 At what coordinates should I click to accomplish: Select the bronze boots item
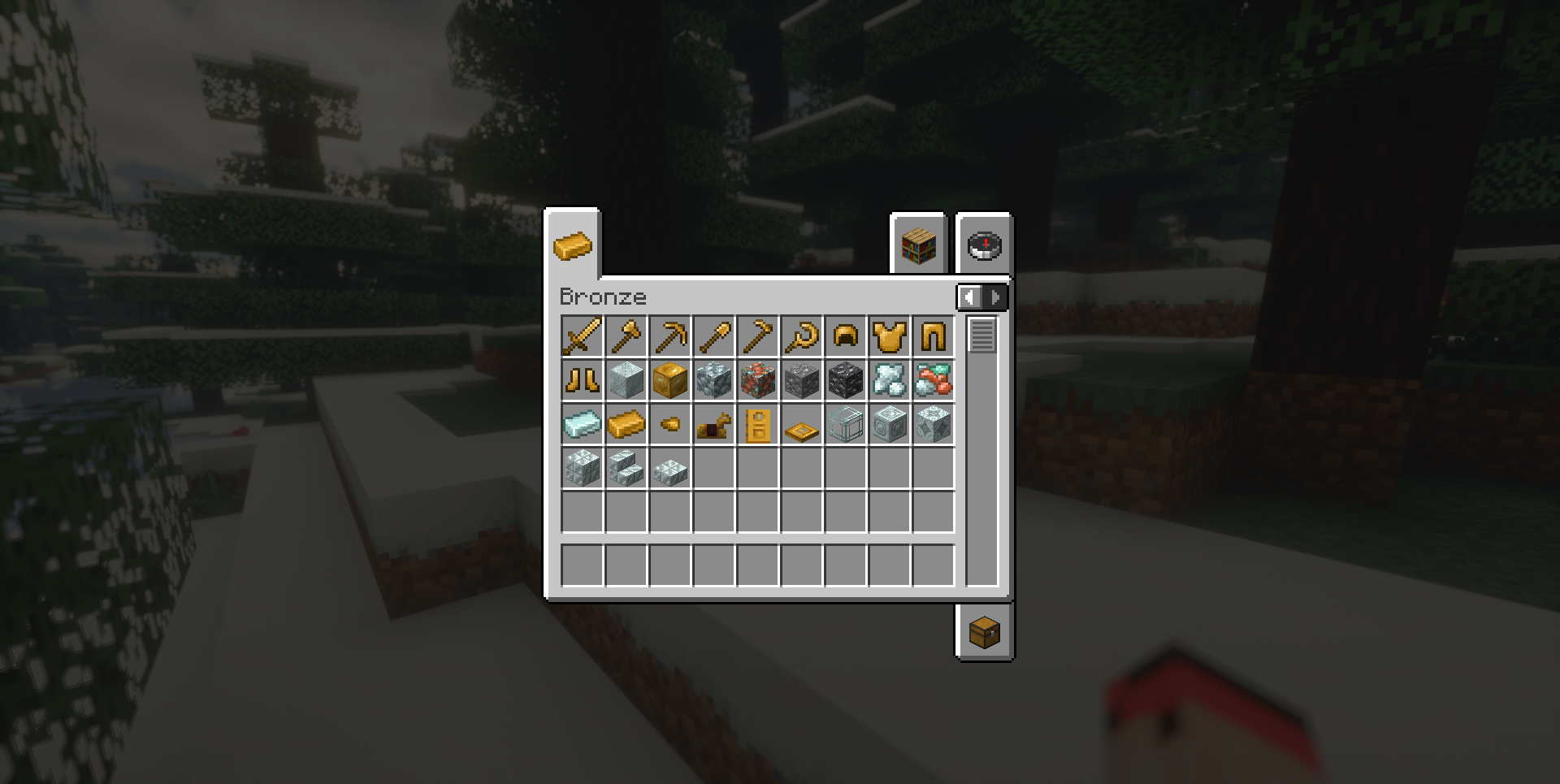pyautogui.click(x=580, y=379)
